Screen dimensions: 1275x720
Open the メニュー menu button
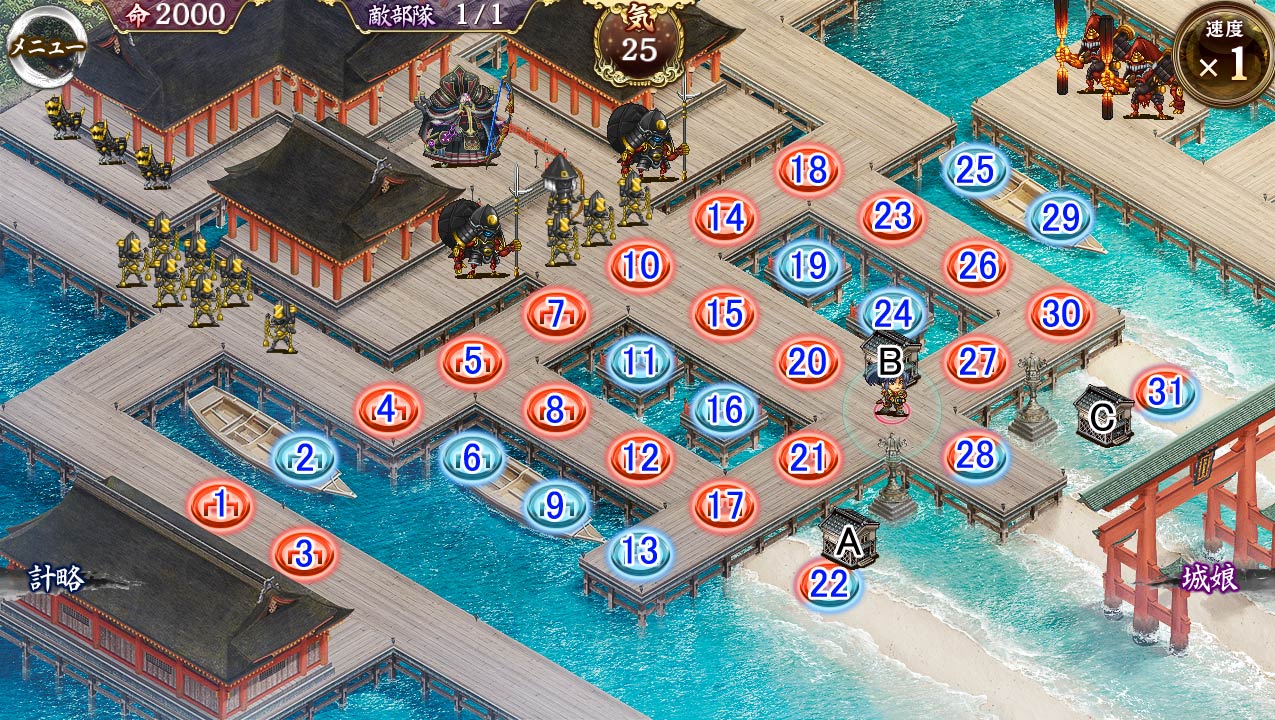(x=46, y=45)
